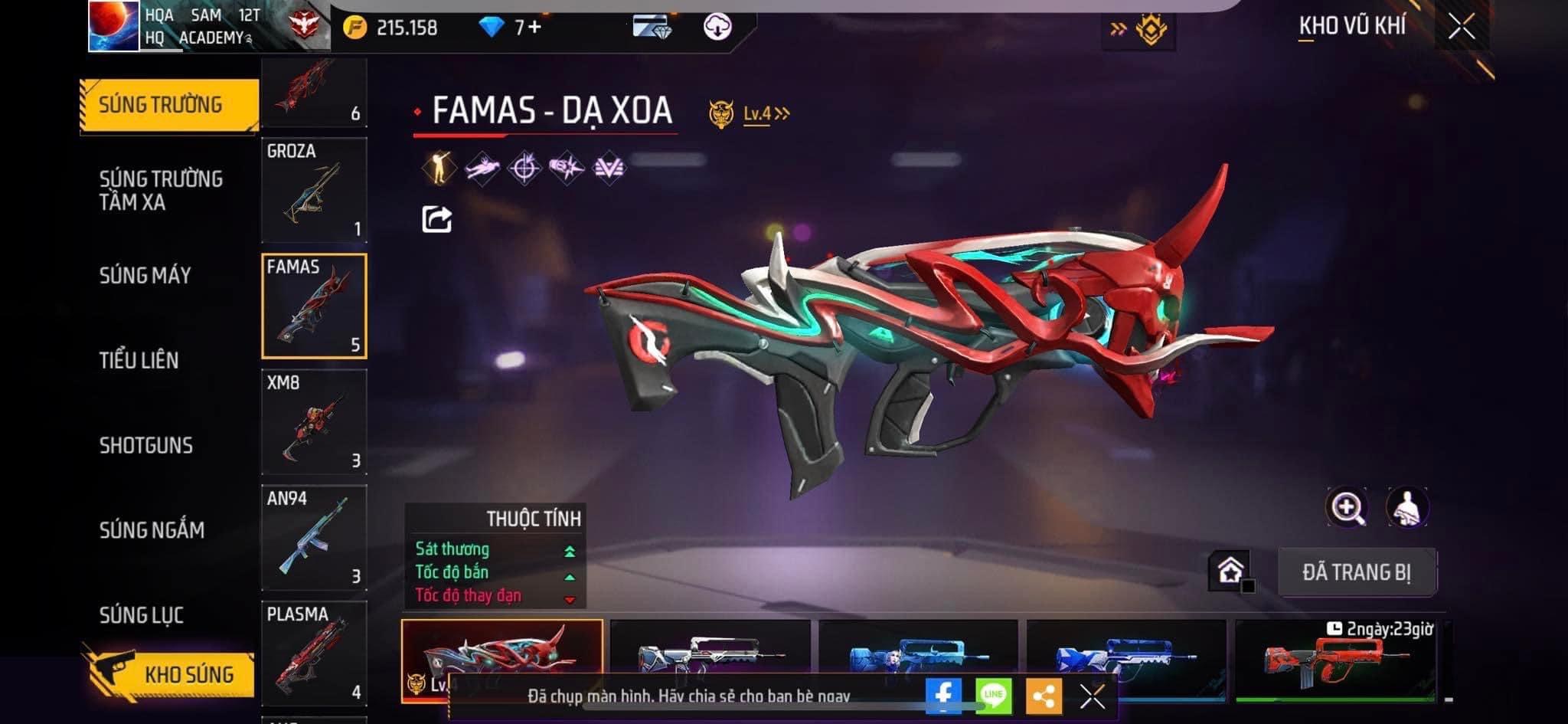Choose the AN94 weapon slot
This screenshot has height=724, width=1568.
pyautogui.click(x=314, y=538)
